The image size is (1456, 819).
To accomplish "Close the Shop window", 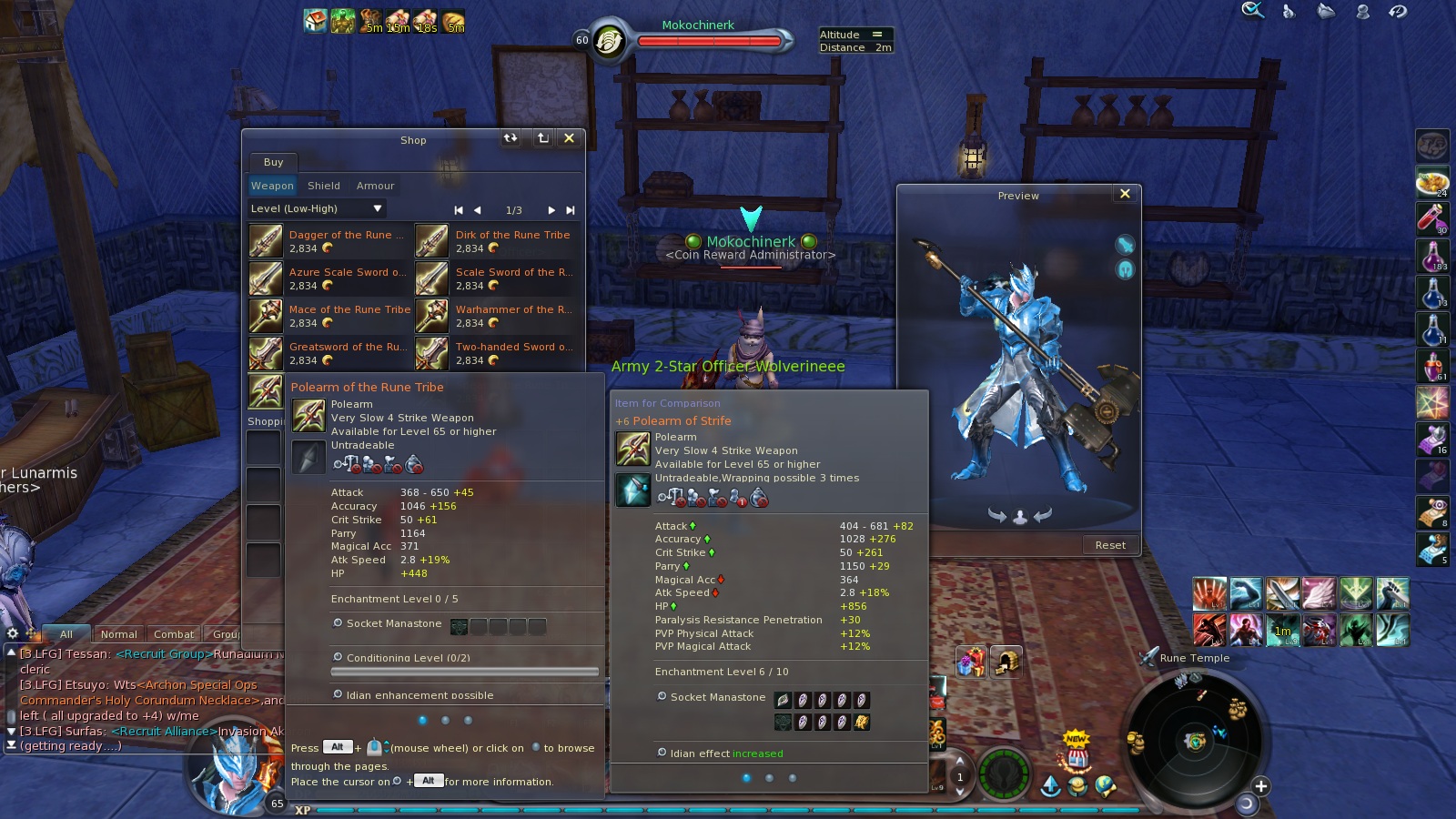I will (570, 138).
